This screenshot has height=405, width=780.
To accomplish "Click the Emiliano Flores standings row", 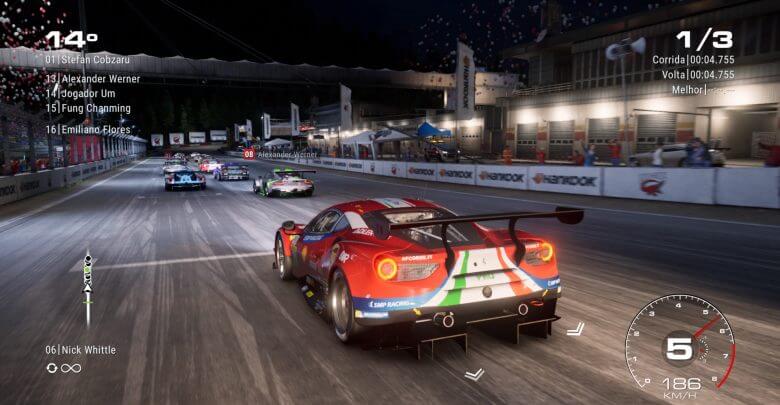I will tap(88, 128).
